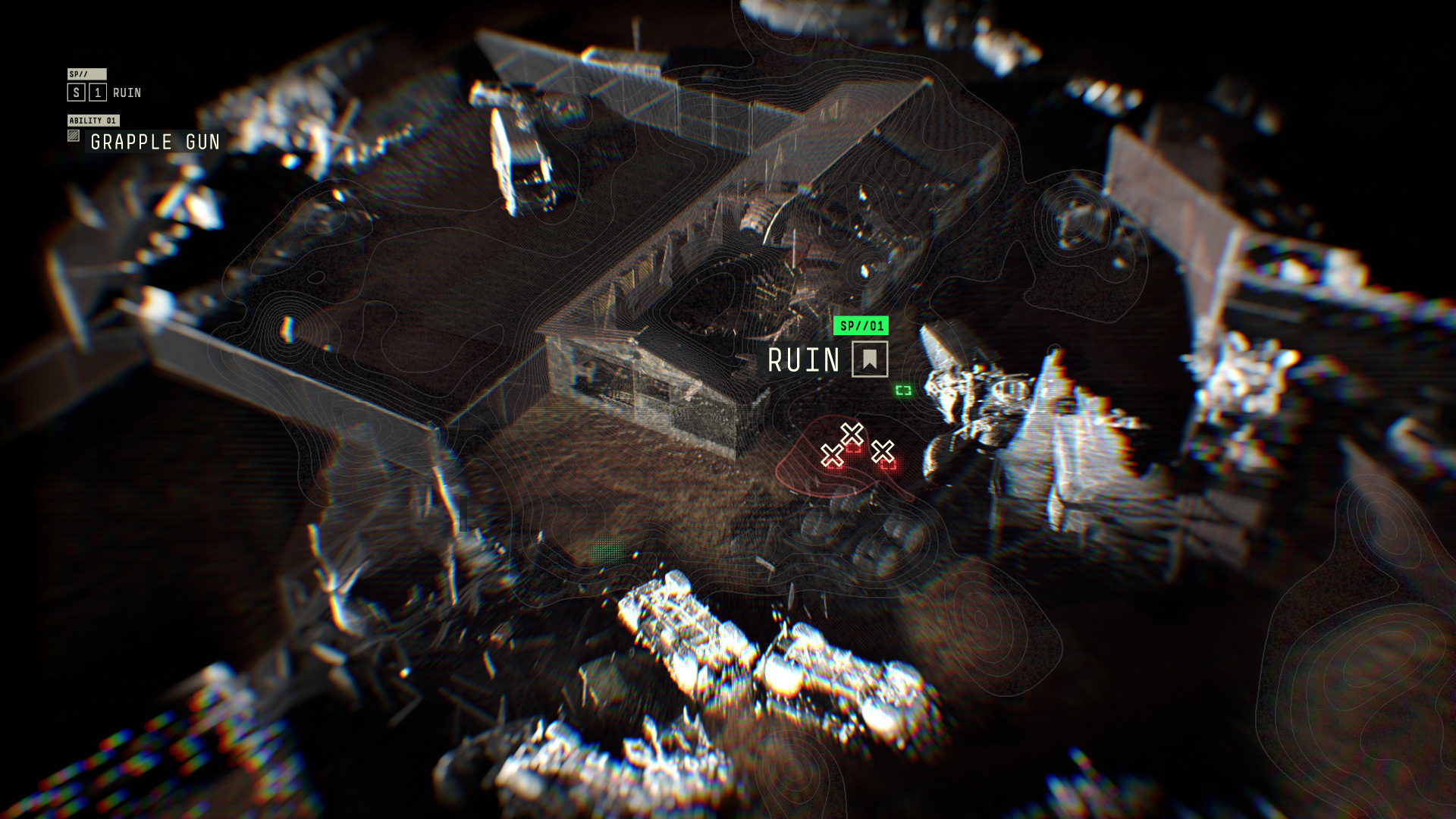
Task: Click the small green bracket map marker
Action: [903, 391]
